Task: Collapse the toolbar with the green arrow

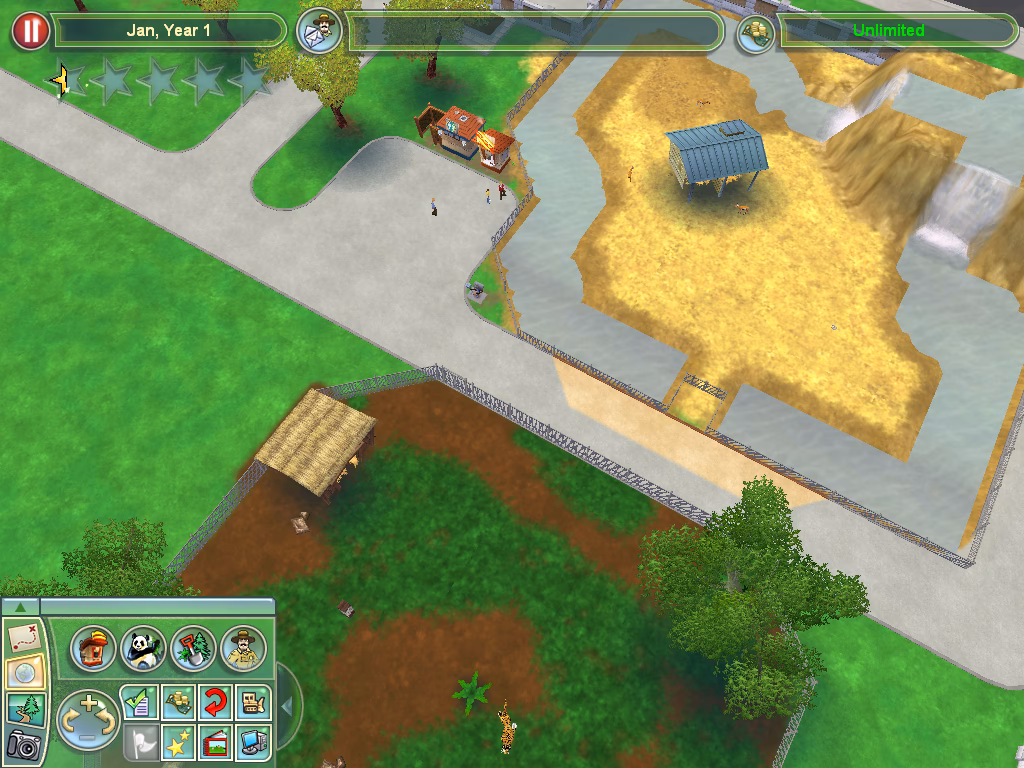Action: tap(21, 606)
